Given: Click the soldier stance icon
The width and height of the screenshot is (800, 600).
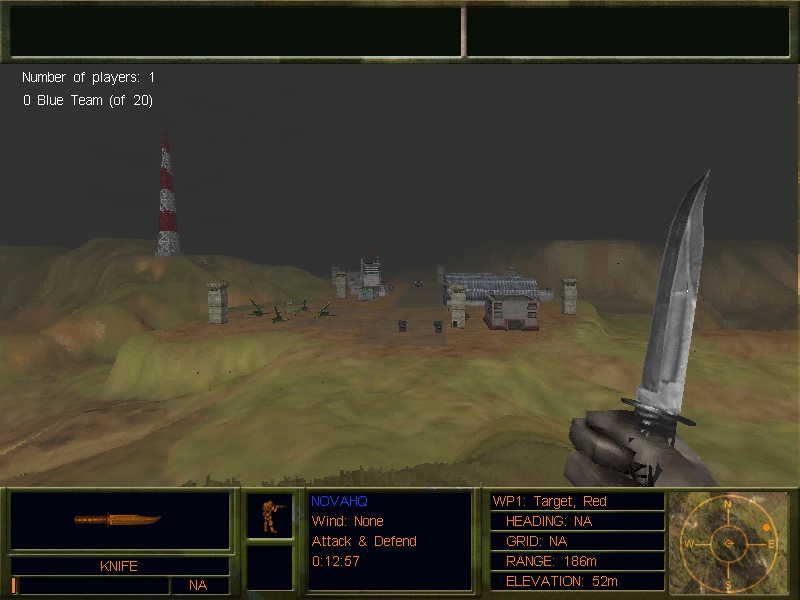Looking at the screenshot, I should coord(270,515).
